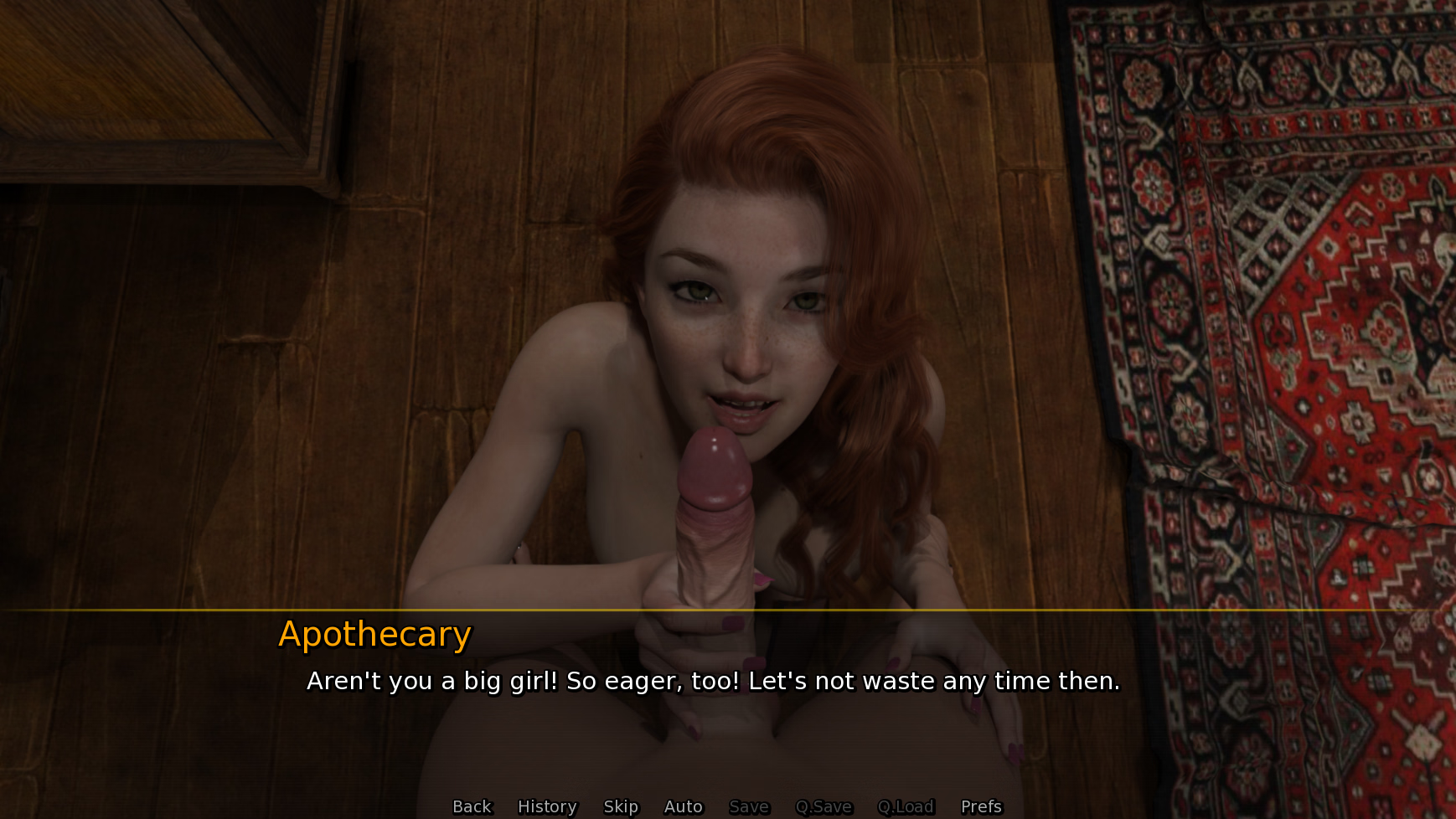Open Prefs settings menu

pyautogui.click(x=981, y=806)
